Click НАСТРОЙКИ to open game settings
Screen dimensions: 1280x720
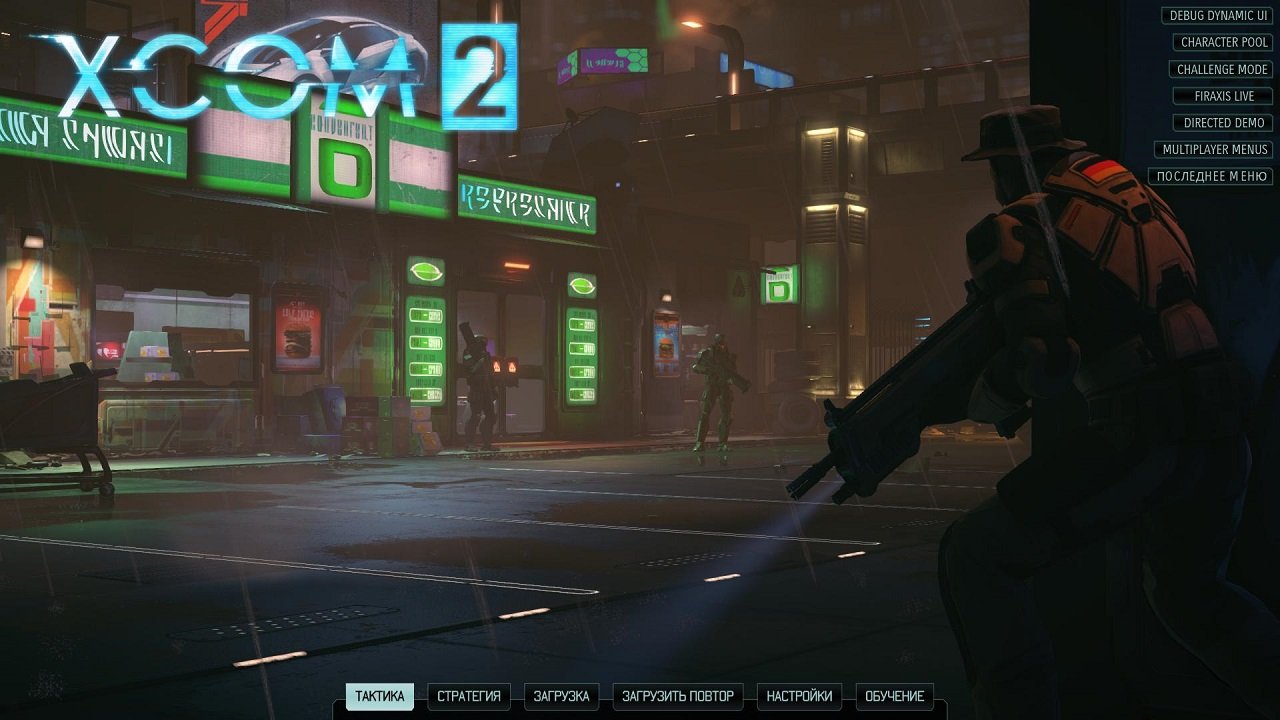click(801, 697)
